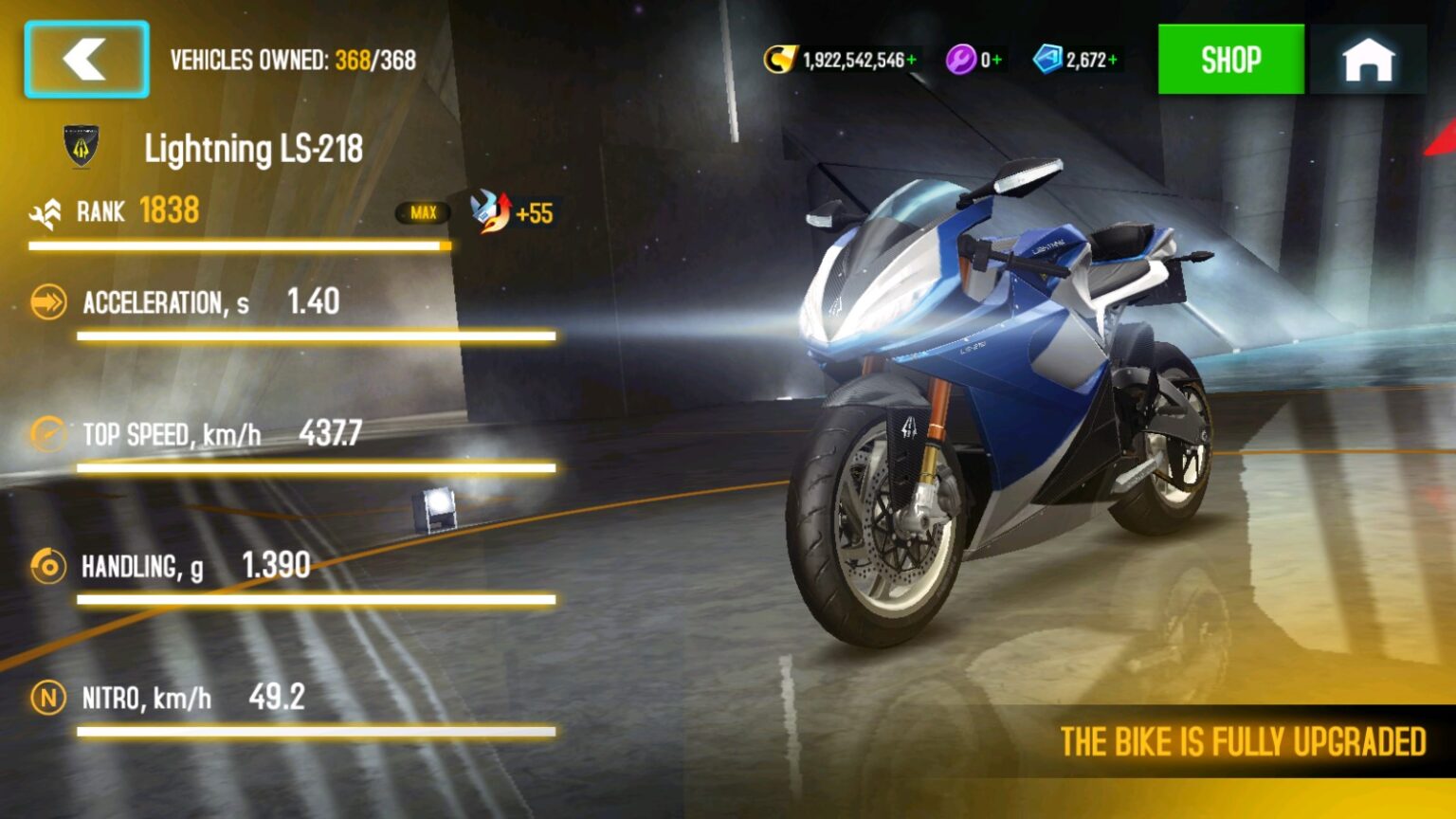This screenshot has height=819, width=1456.
Task: Select the MAX rank badge
Action: click(424, 213)
